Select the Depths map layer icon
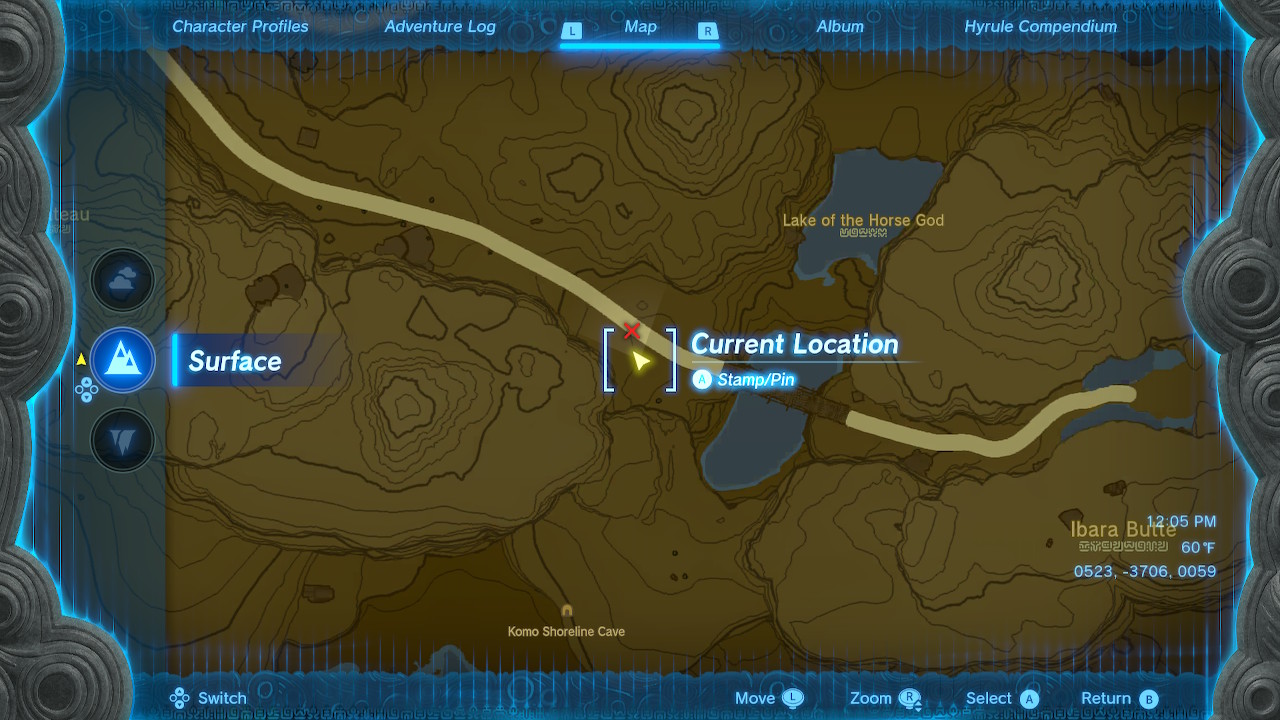The width and height of the screenshot is (1280, 720). [x=122, y=440]
